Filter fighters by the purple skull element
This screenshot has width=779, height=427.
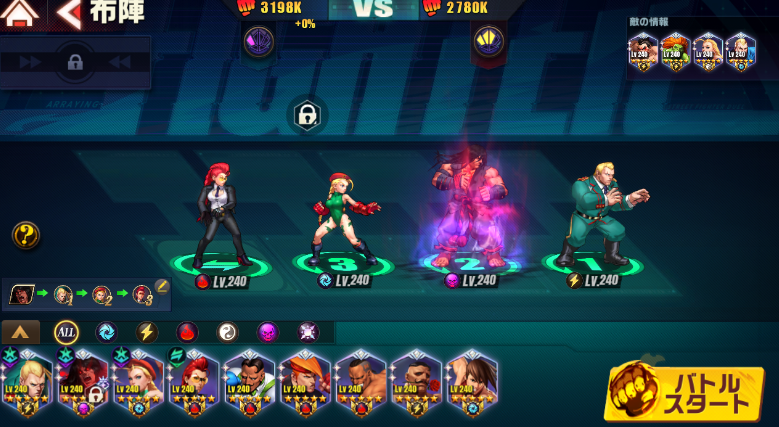click(x=267, y=332)
